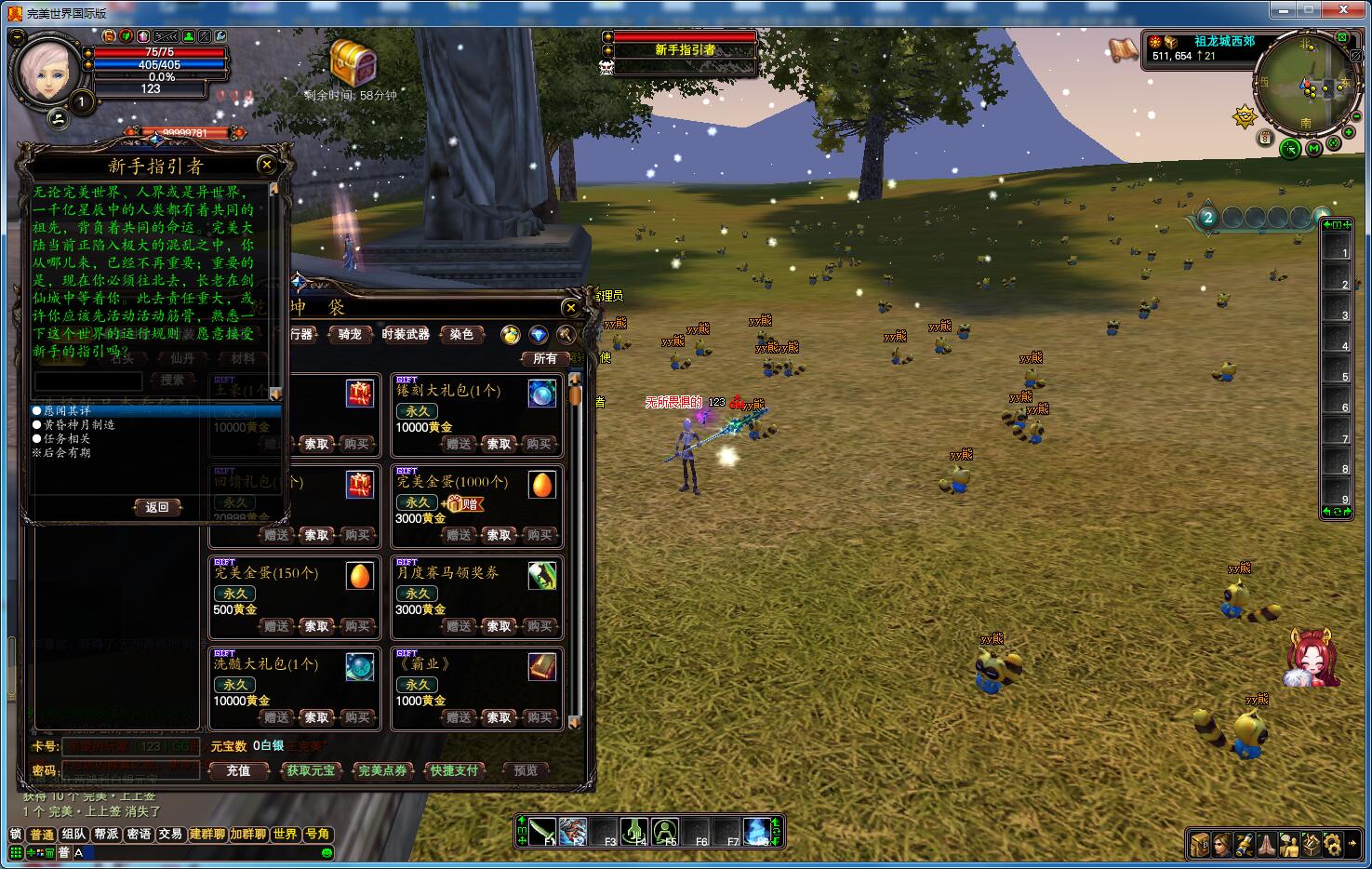The height and width of the screenshot is (869, 1372).
Task: Close the game window
Action: point(1344,9)
